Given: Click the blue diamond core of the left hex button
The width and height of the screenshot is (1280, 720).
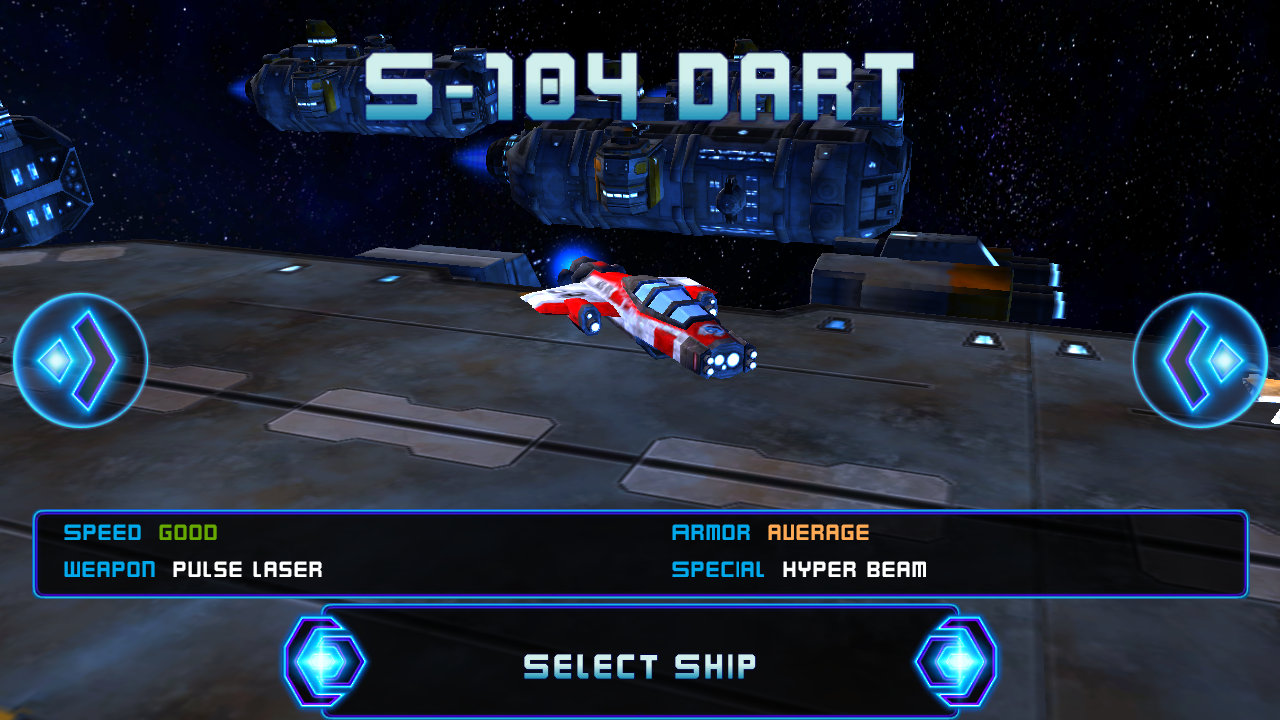Looking at the screenshot, I should pyautogui.click(x=323, y=660).
